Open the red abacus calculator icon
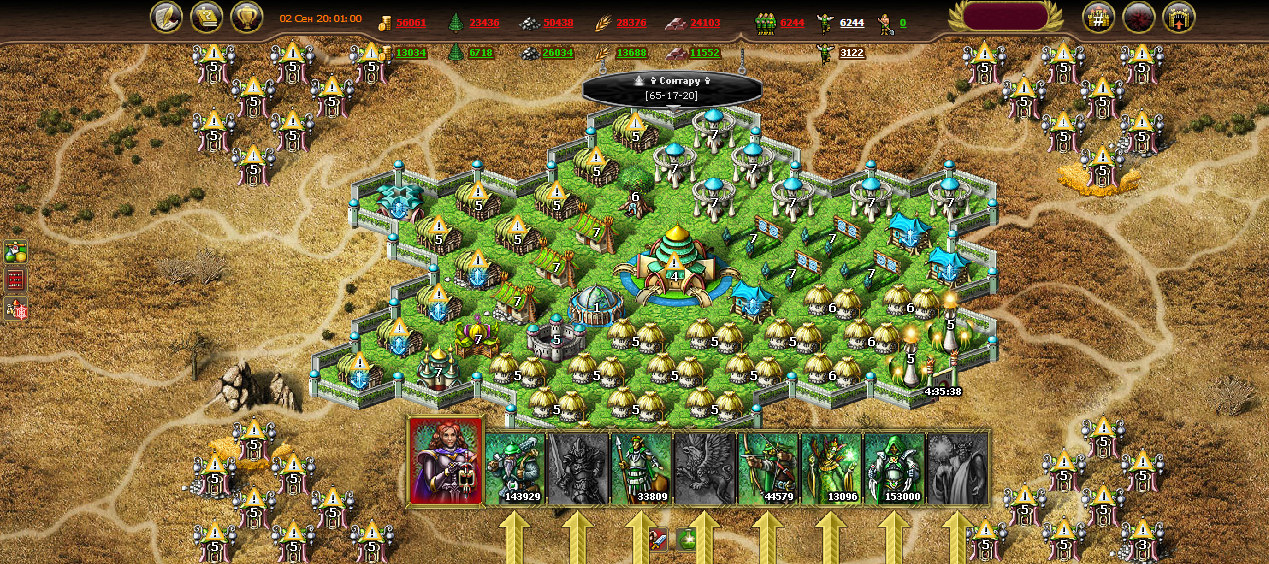The width and height of the screenshot is (1269, 564). (15, 281)
